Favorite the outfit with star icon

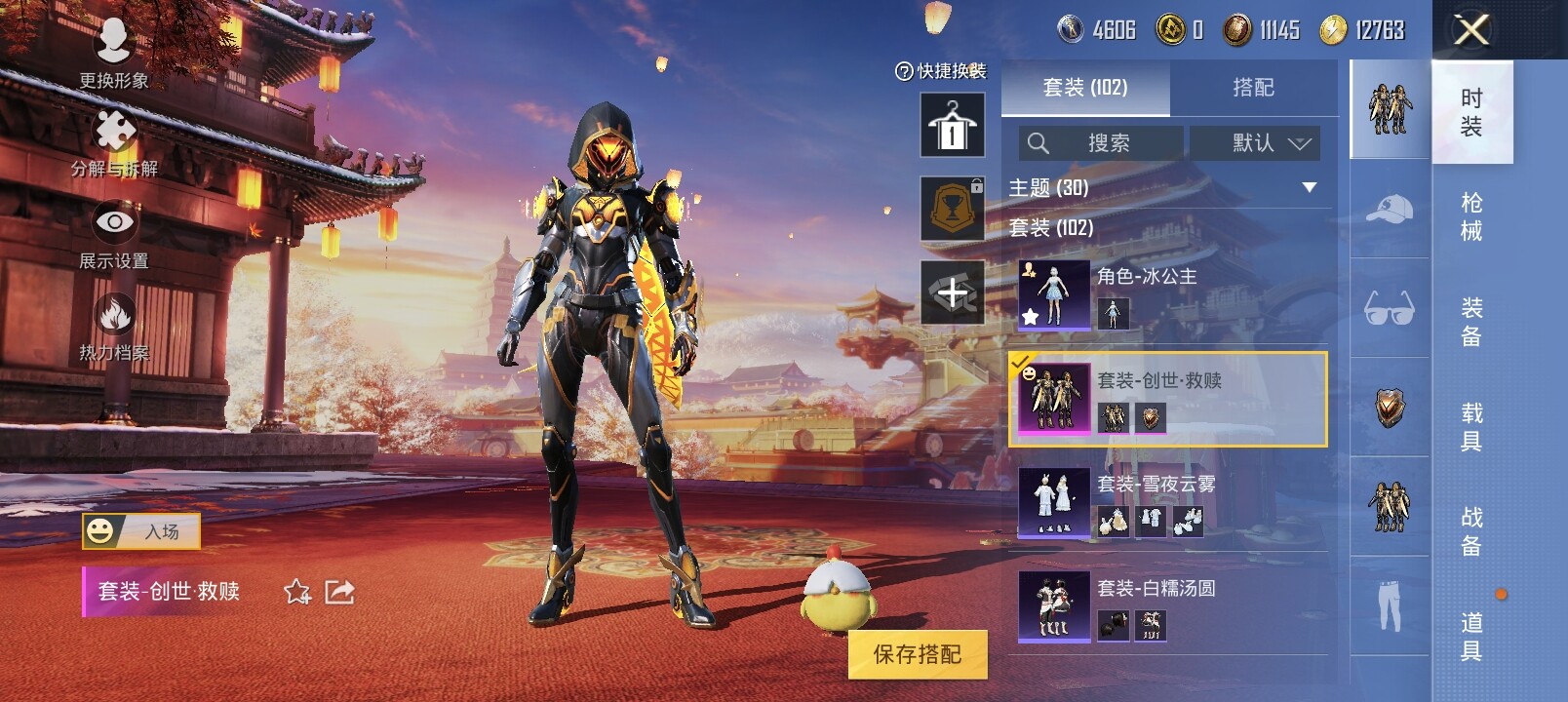click(x=296, y=592)
